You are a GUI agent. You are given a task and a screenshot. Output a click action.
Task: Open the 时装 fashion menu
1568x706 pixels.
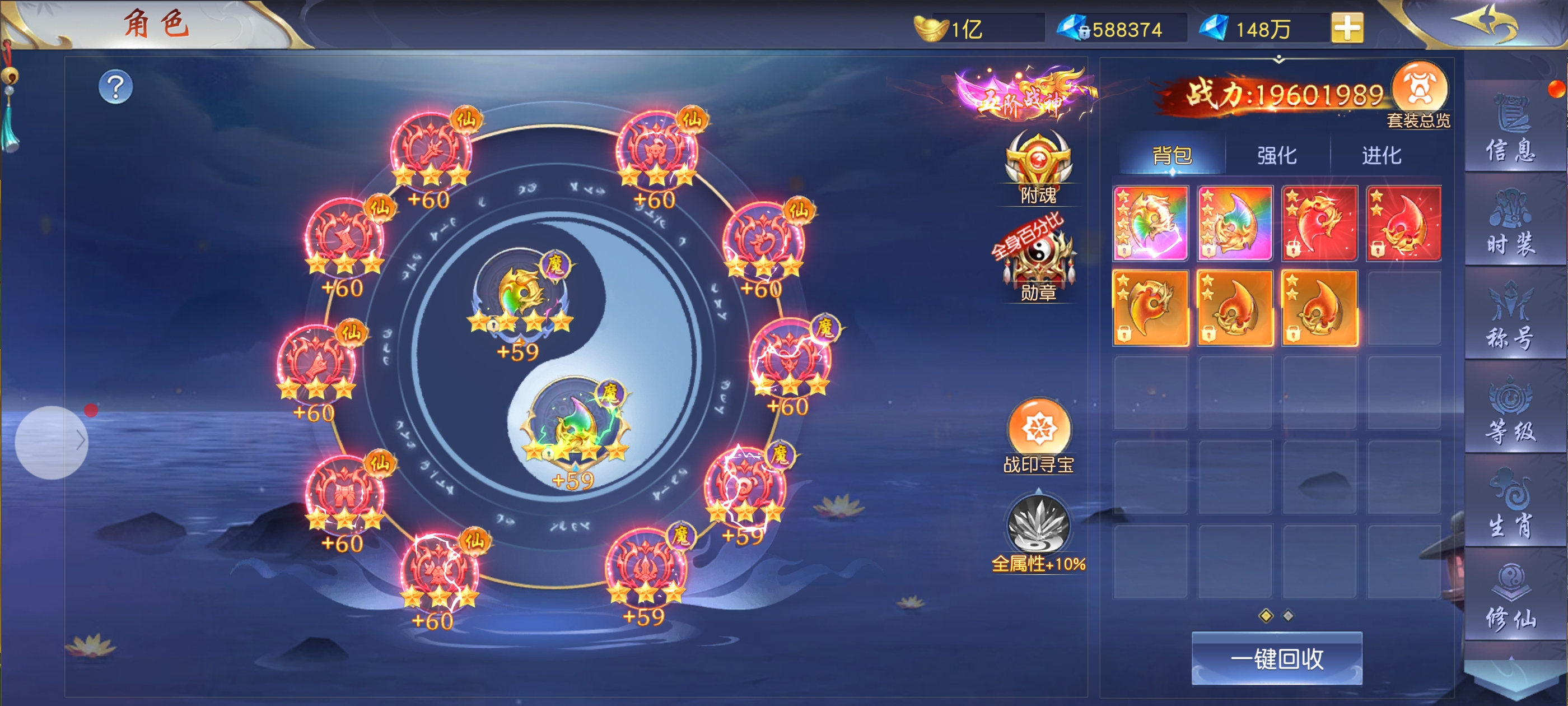pyautogui.click(x=1511, y=222)
